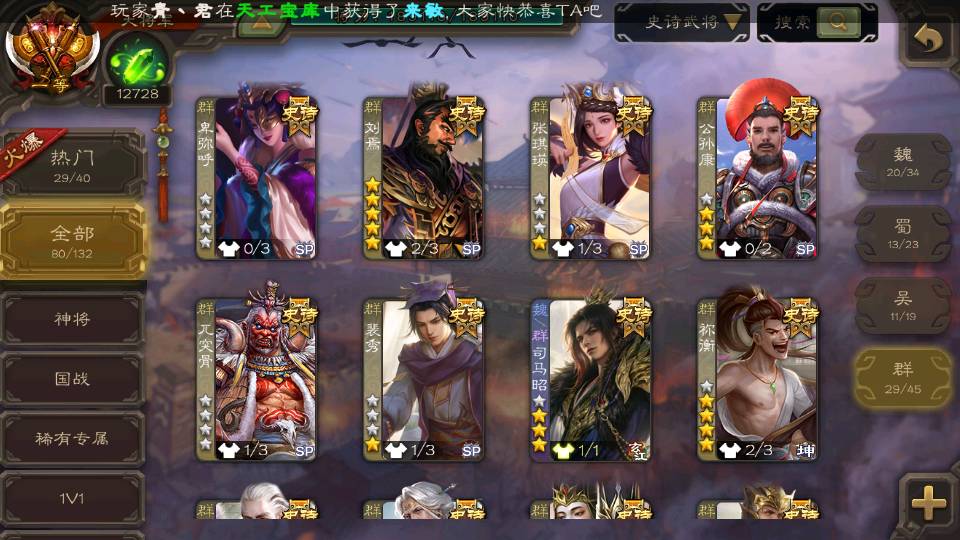
Task: Filter heroes by 魏 faction
Action: click(903, 161)
